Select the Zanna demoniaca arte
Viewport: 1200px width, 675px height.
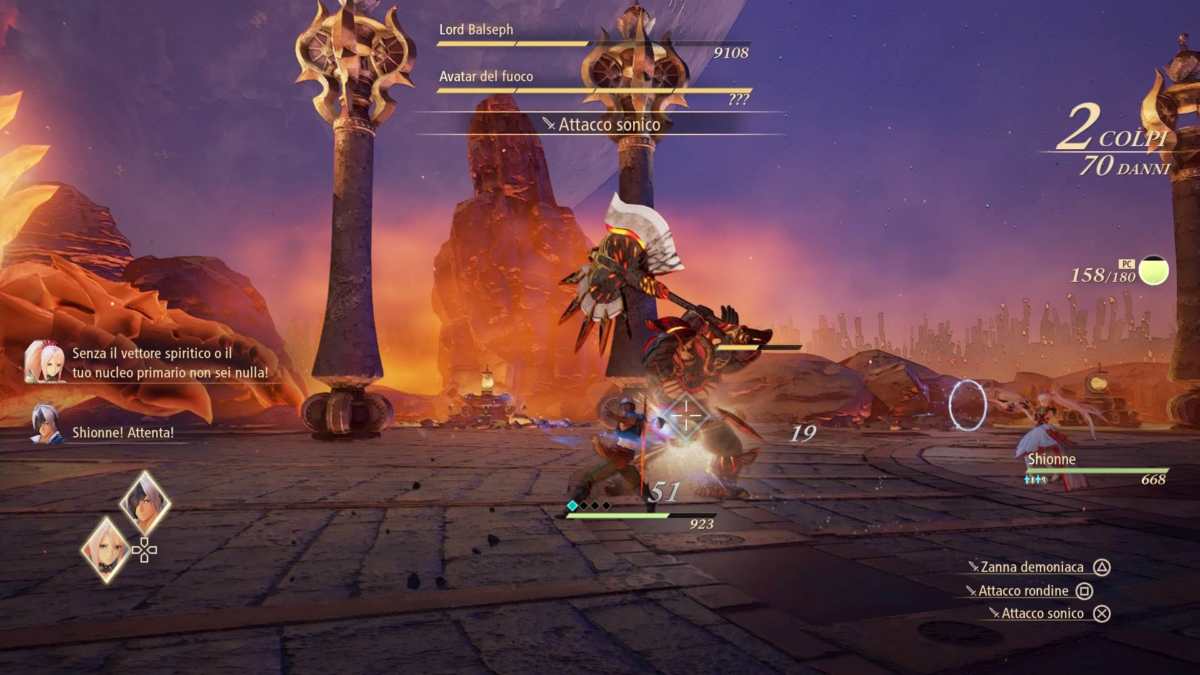pyautogui.click(x=1038, y=567)
